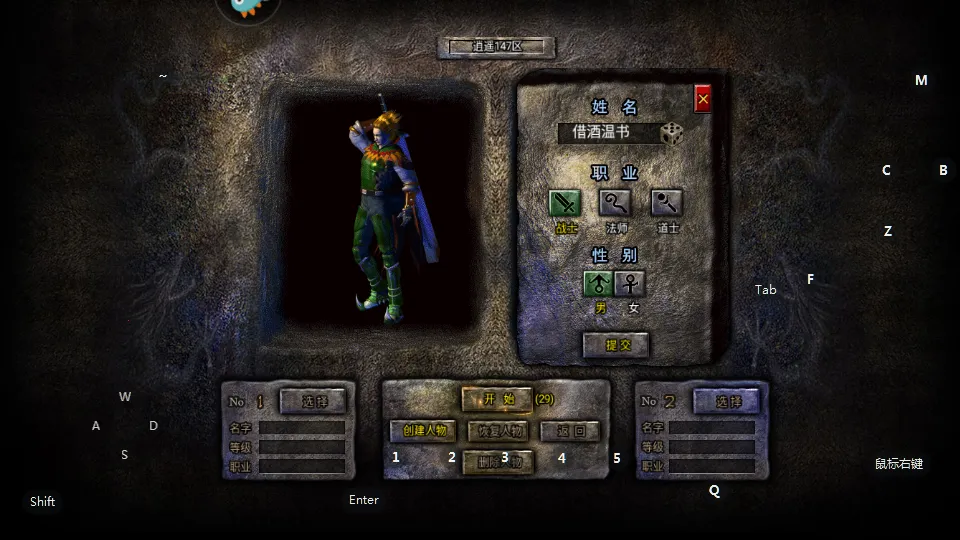Open create character (创建人物)
Image resolution: width=960 pixels, height=540 pixels.
click(423, 431)
